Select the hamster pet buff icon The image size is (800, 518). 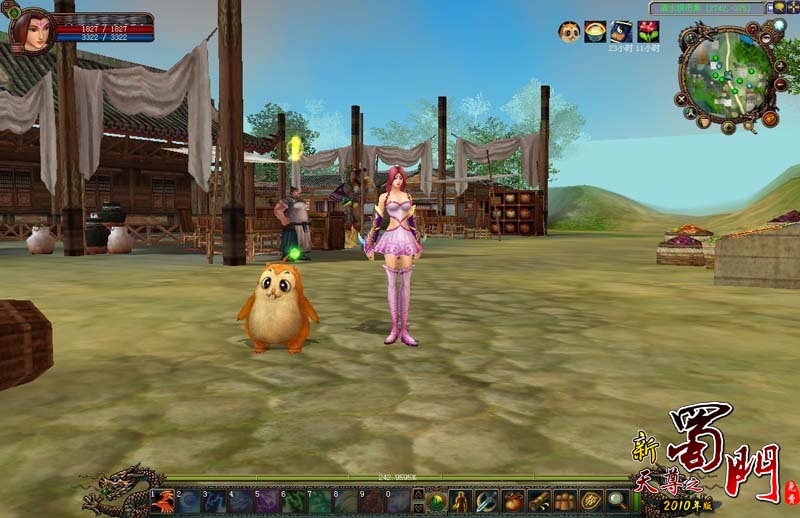point(569,32)
